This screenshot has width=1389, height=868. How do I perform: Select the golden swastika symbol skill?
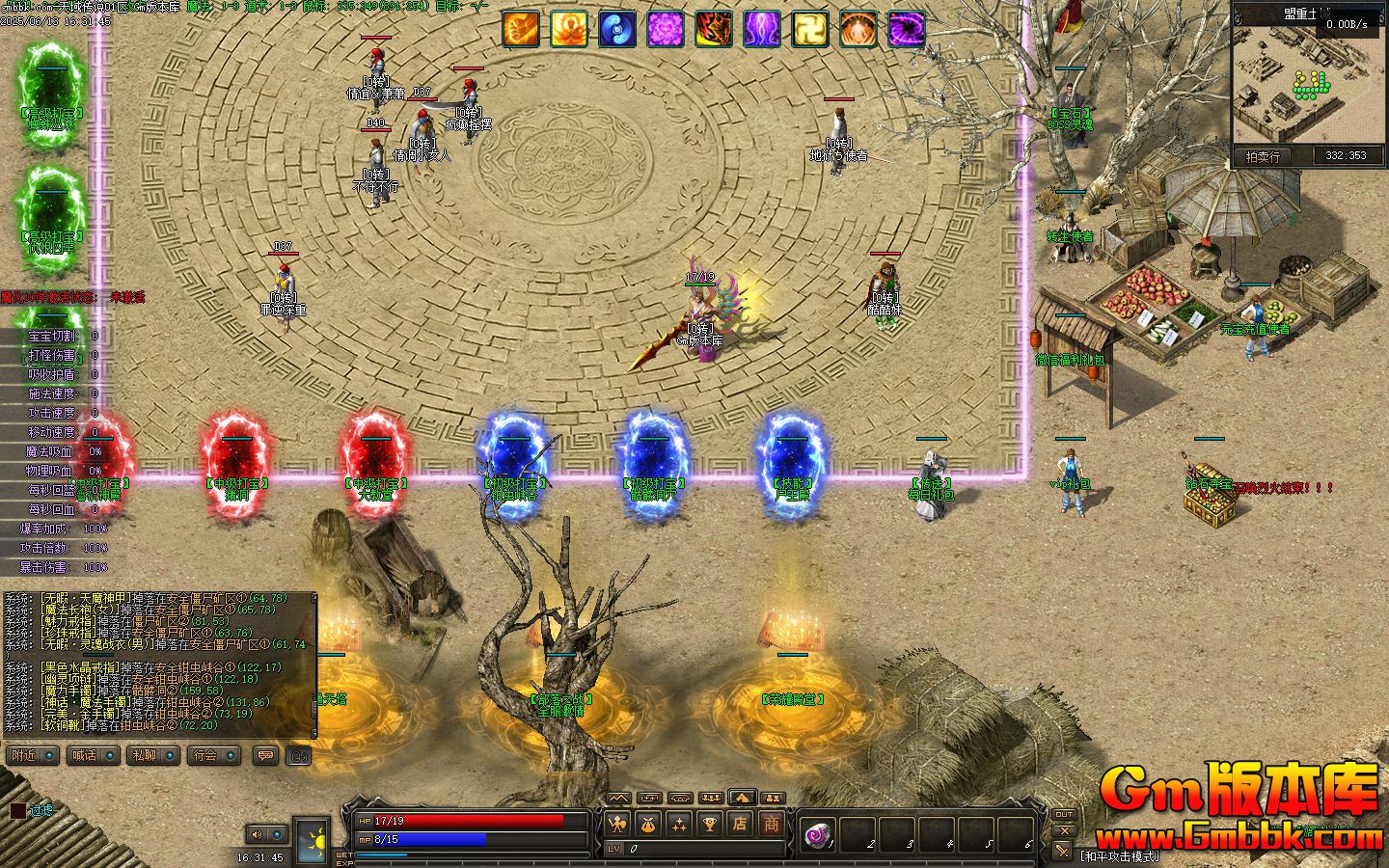coord(810,29)
